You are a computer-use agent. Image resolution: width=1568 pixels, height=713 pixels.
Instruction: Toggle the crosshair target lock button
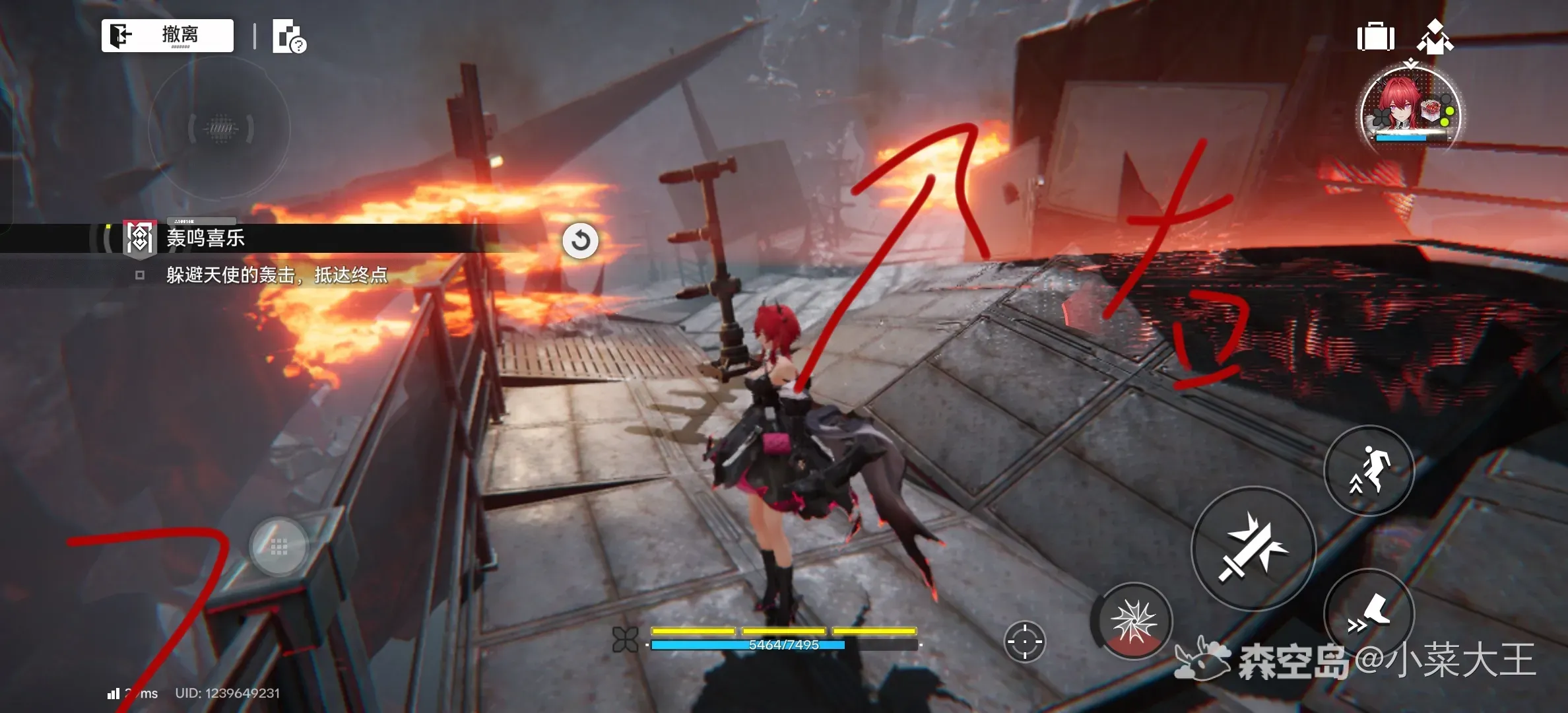tap(1024, 640)
